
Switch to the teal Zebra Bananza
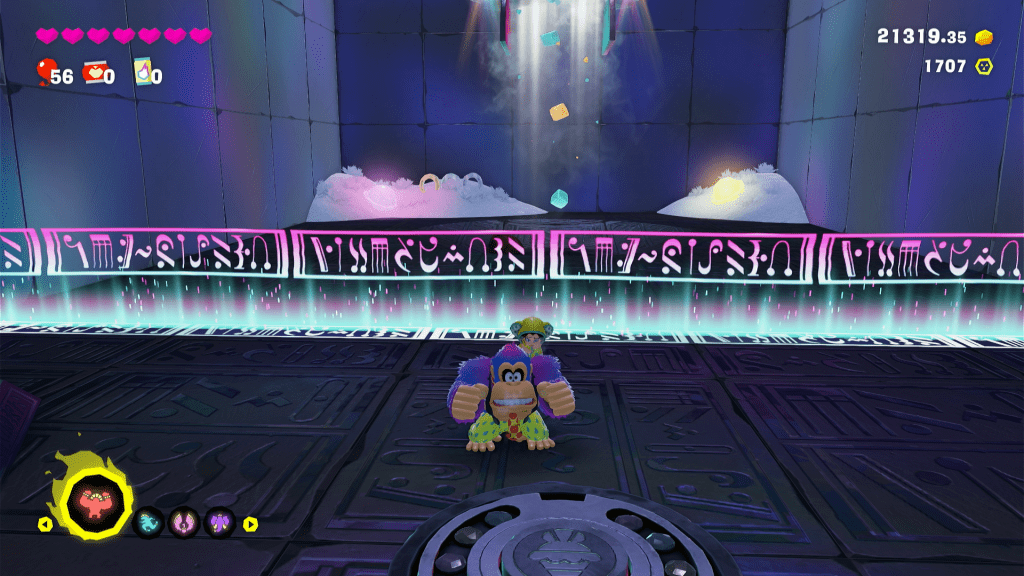[148, 522]
